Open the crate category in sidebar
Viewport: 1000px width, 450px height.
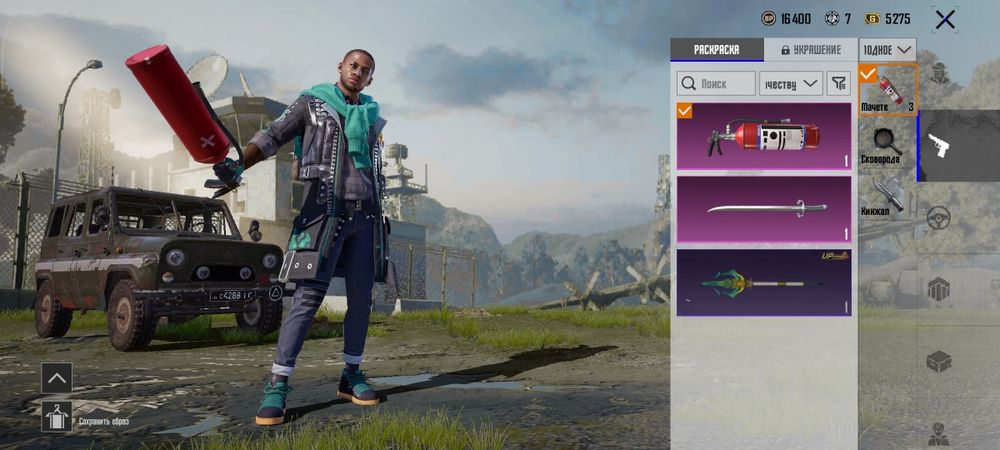(938, 361)
